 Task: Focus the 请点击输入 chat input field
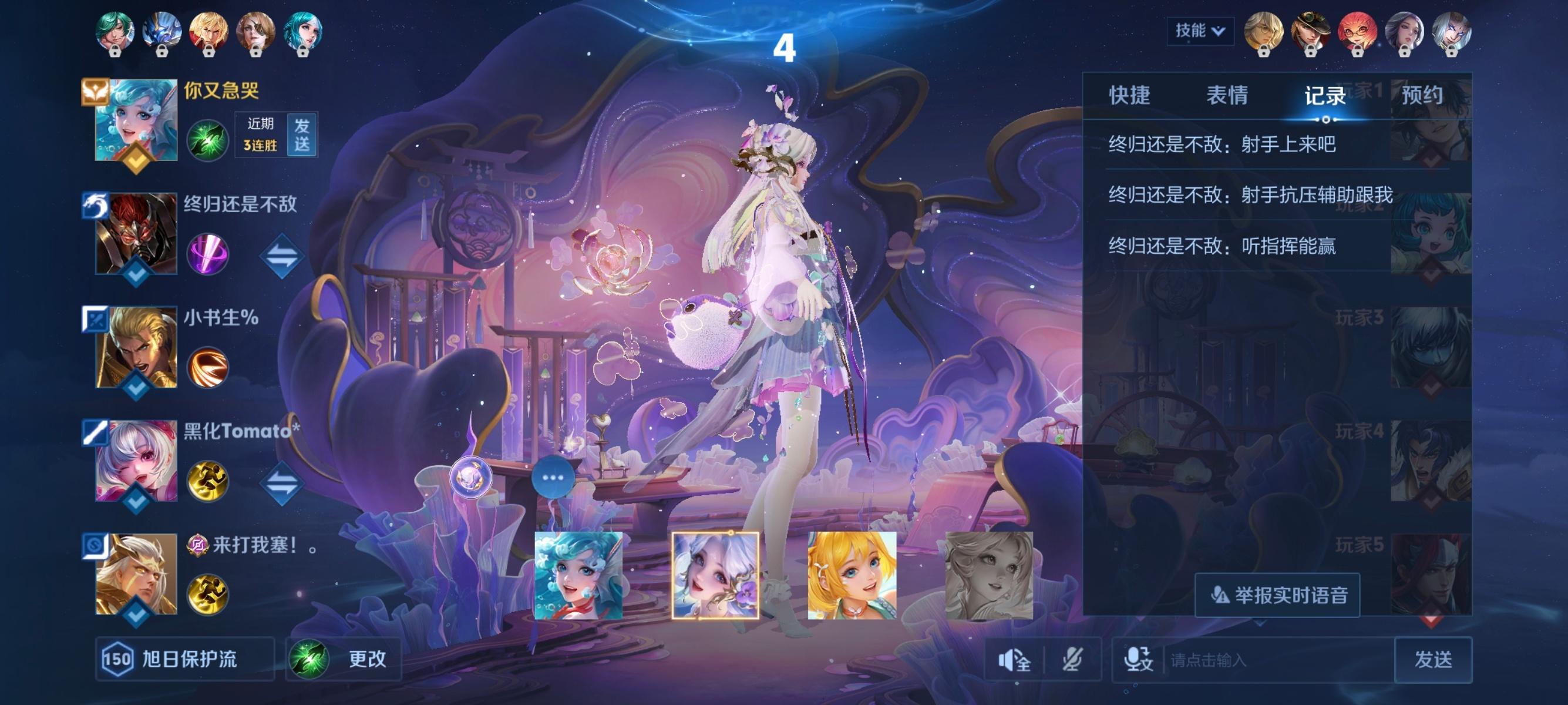coord(1278,660)
